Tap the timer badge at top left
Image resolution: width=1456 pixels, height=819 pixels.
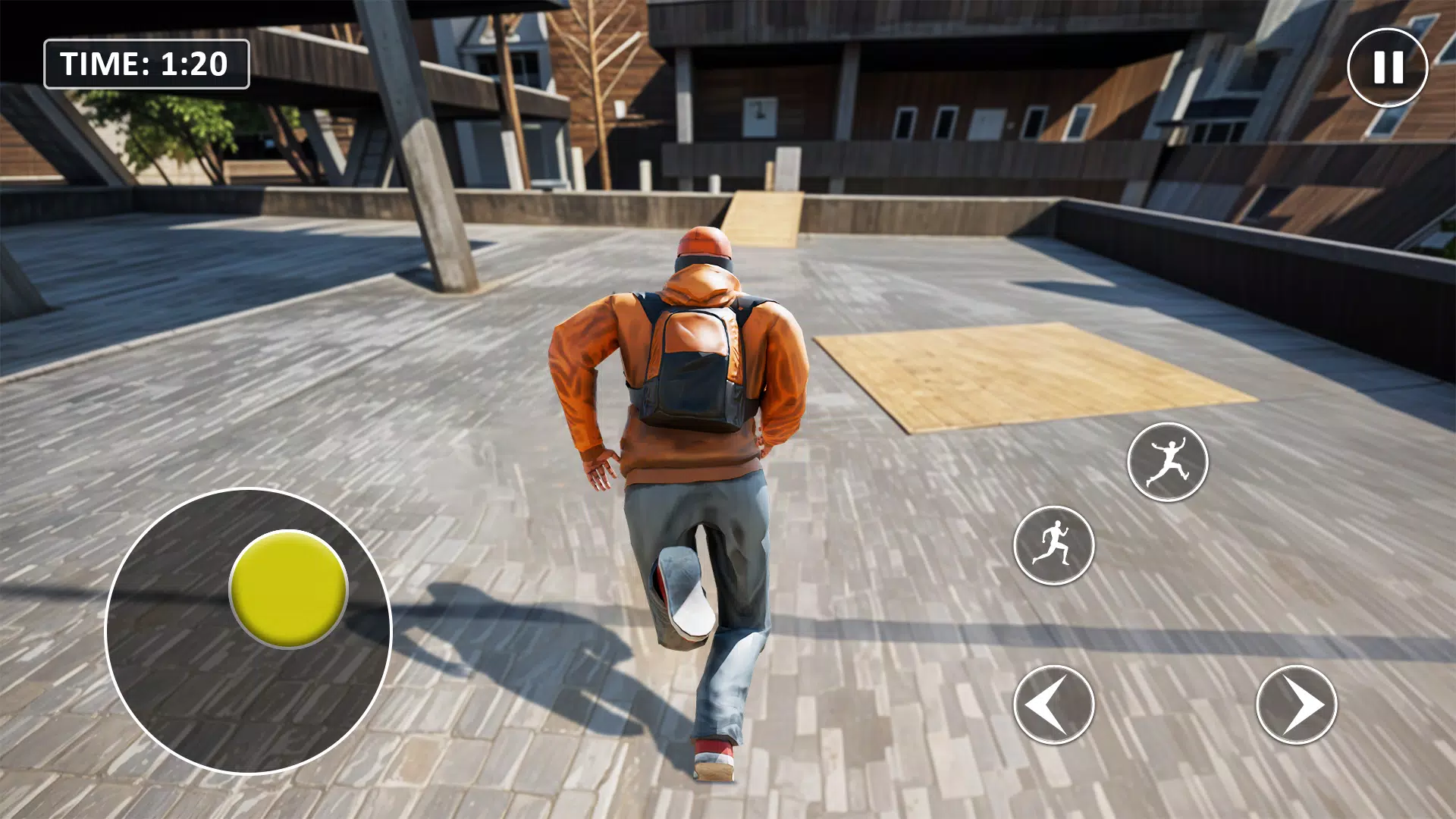[x=146, y=64]
